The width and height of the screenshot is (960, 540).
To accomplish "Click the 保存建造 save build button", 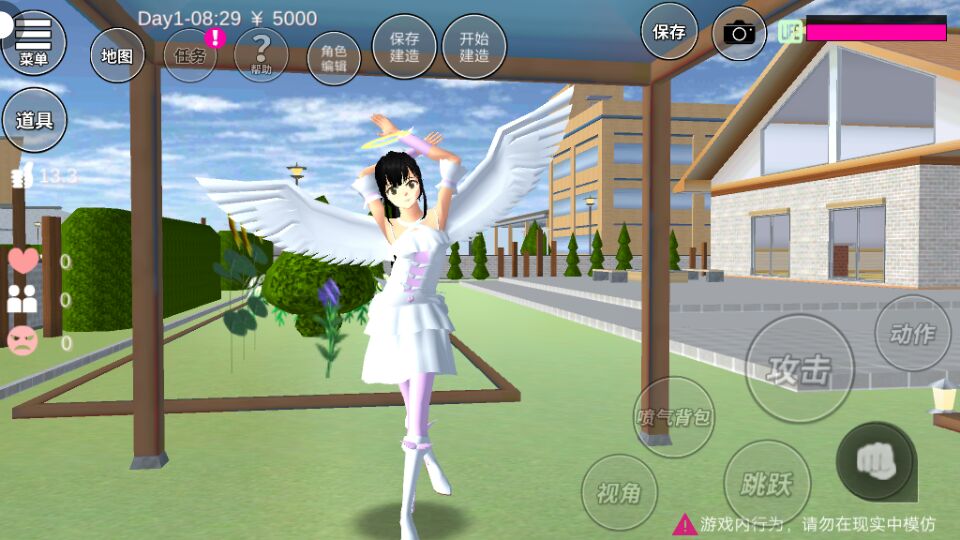I will (404, 47).
